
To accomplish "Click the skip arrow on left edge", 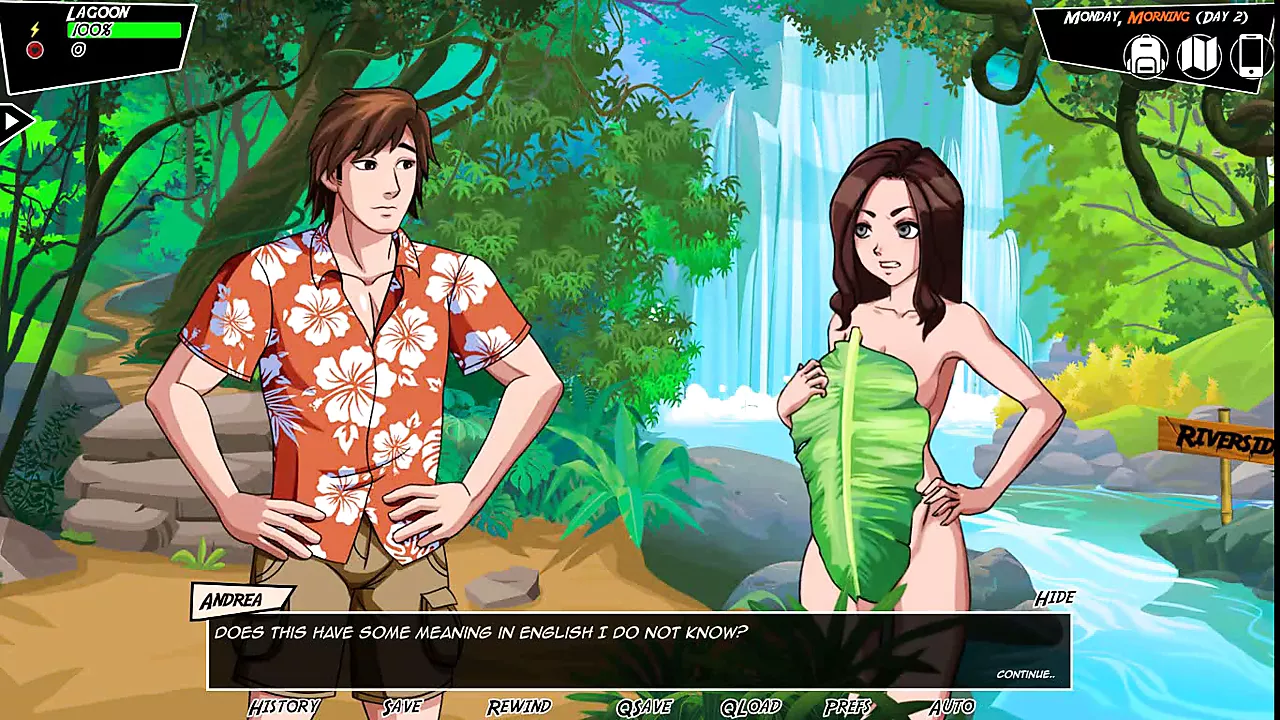I will pyautogui.click(x=14, y=122).
